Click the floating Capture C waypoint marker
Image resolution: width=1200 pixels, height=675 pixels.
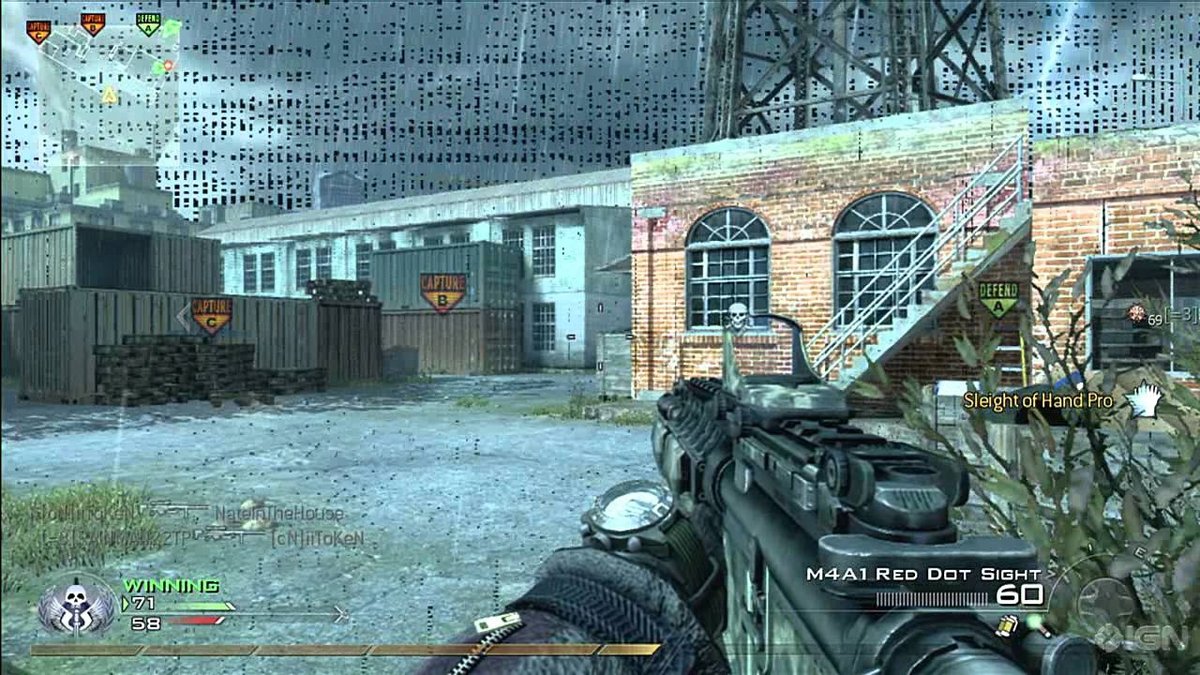211,314
